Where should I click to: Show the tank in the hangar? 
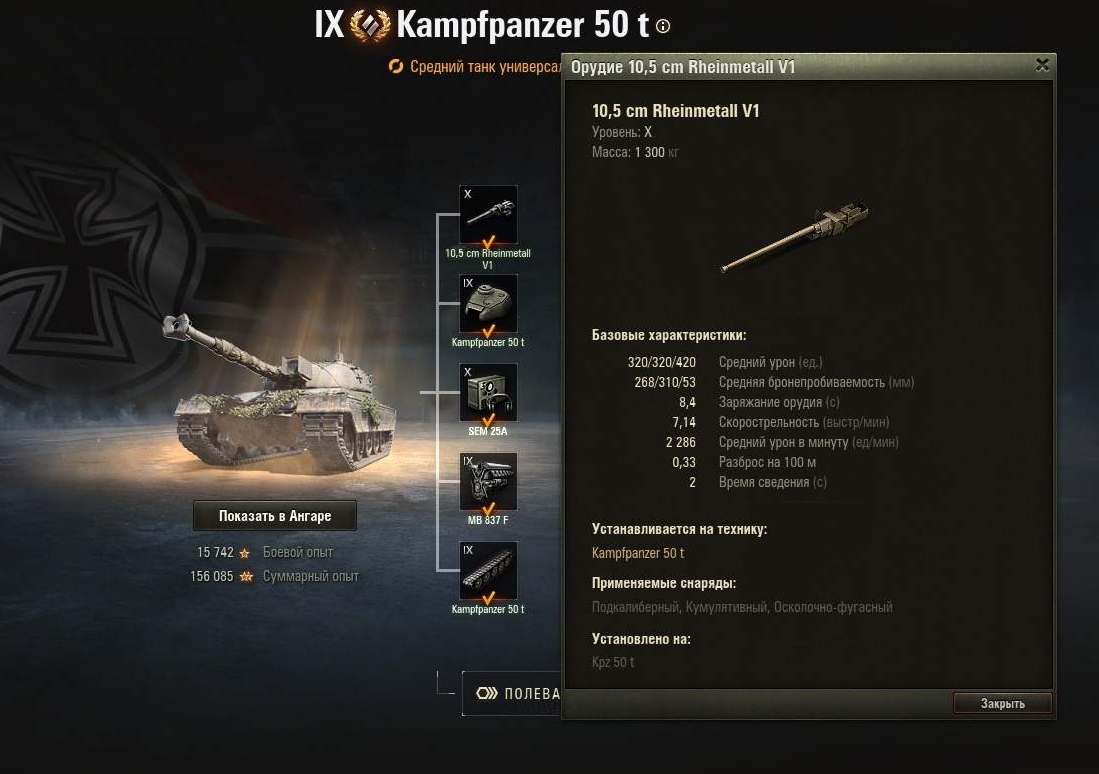274,516
